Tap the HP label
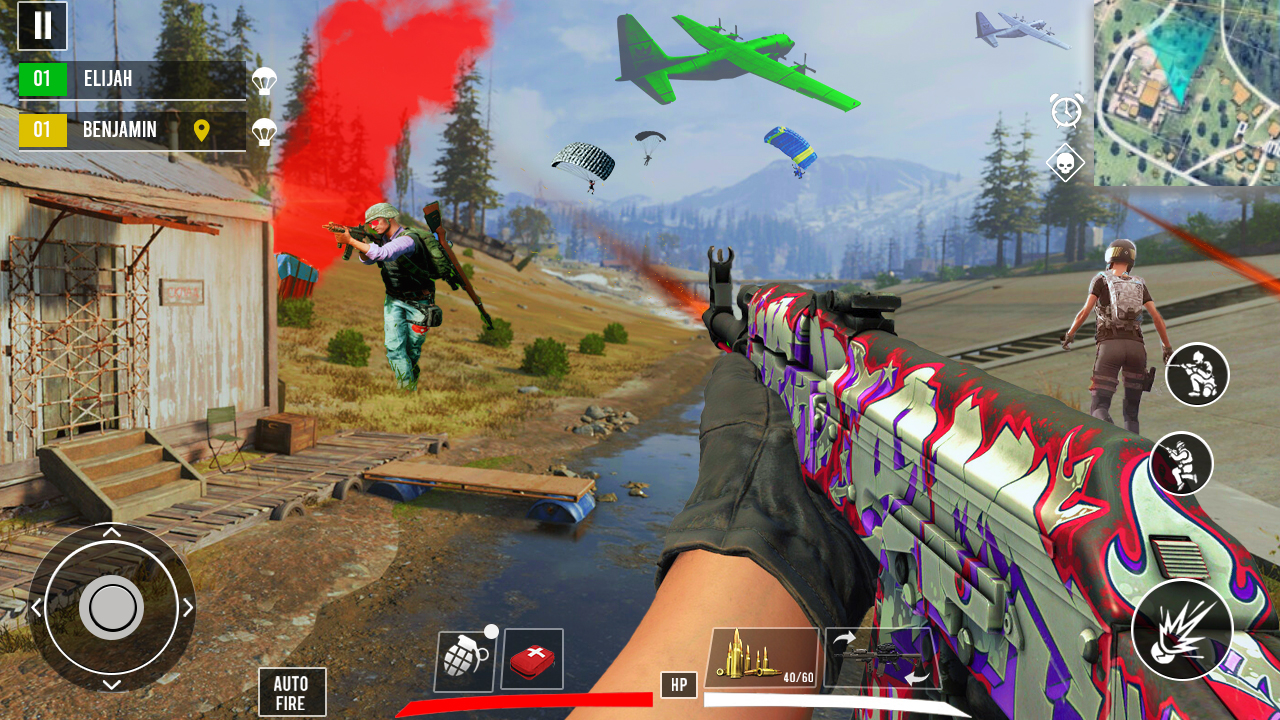 (679, 685)
